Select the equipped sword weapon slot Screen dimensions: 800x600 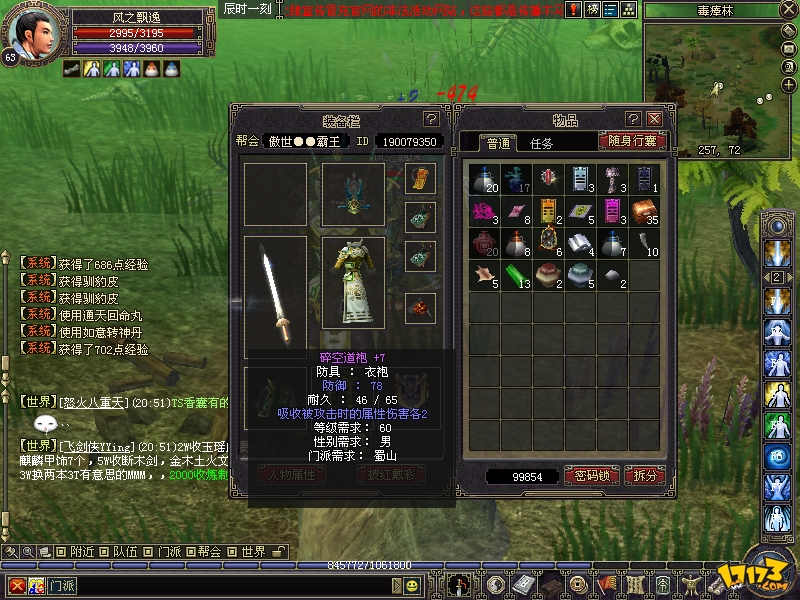(275, 297)
